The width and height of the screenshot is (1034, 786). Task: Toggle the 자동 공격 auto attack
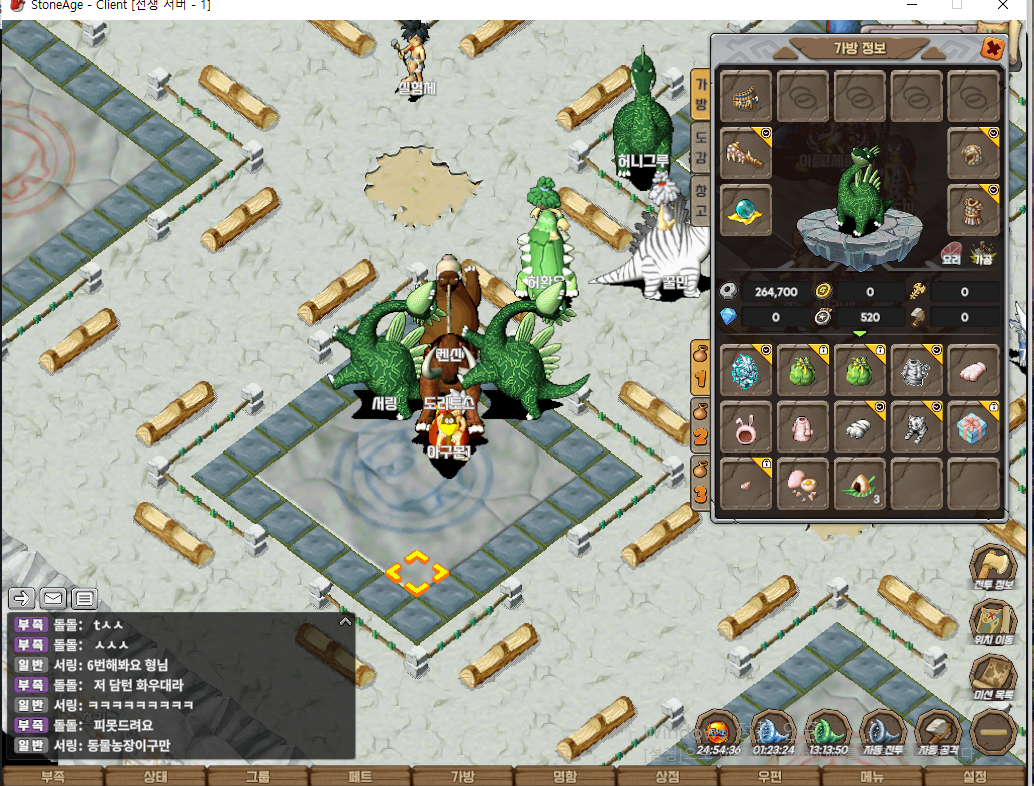(937, 733)
